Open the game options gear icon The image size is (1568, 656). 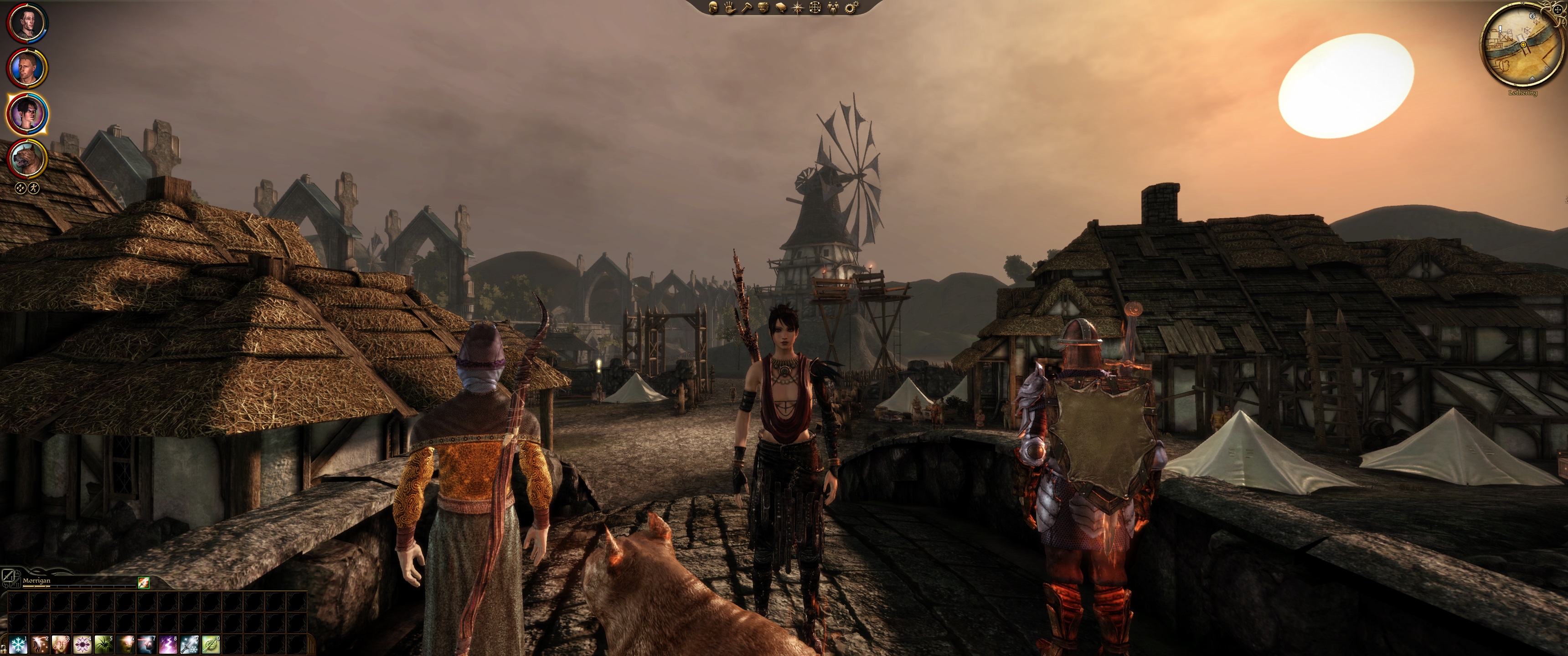pos(851,7)
